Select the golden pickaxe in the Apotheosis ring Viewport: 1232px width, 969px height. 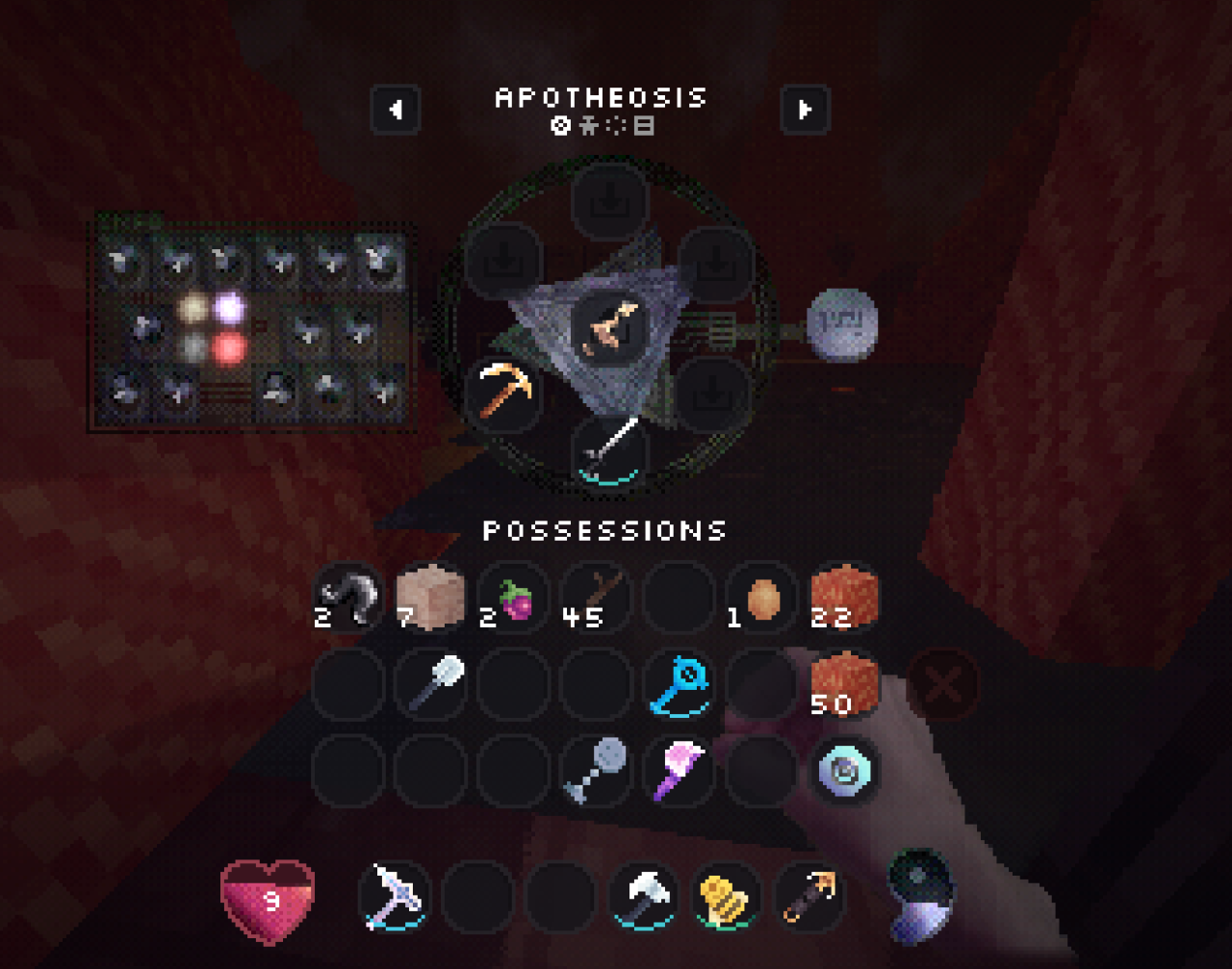pyautogui.click(x=504, y=390)
